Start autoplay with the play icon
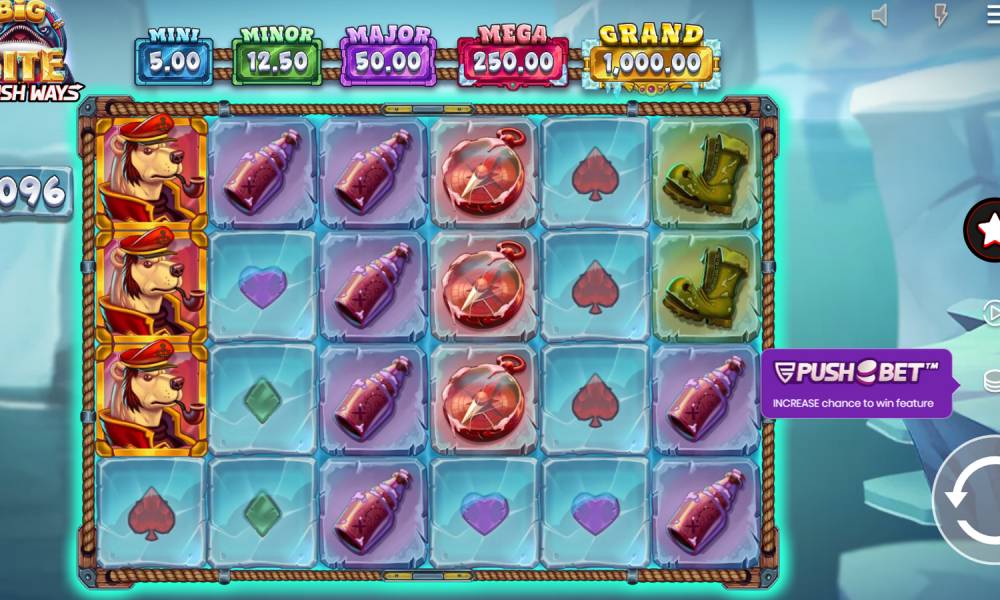This screenshot has width=1000, height=600. [x=991, y=314]
